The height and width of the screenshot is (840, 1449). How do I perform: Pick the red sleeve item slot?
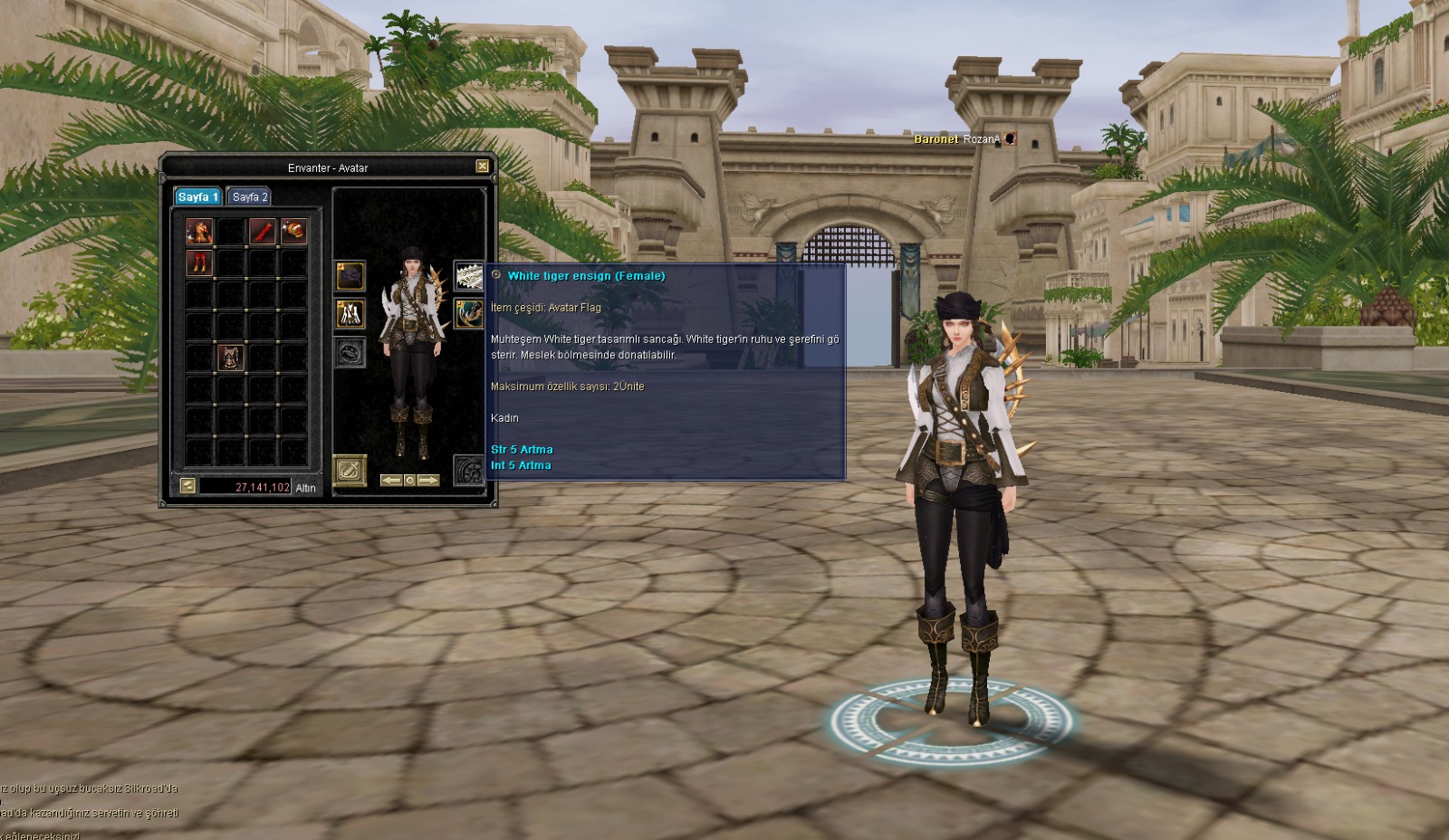pos(262,231)
